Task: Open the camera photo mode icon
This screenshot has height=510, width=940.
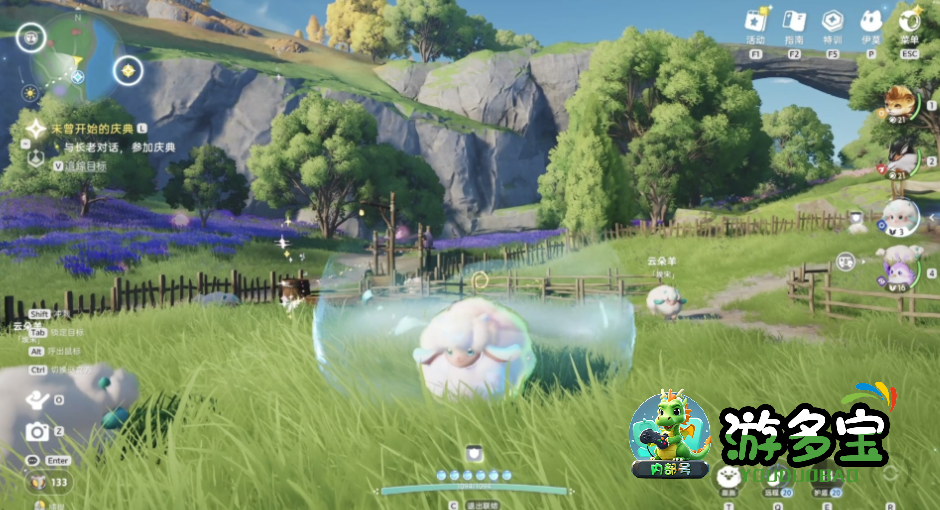Action: pos(37,431)
